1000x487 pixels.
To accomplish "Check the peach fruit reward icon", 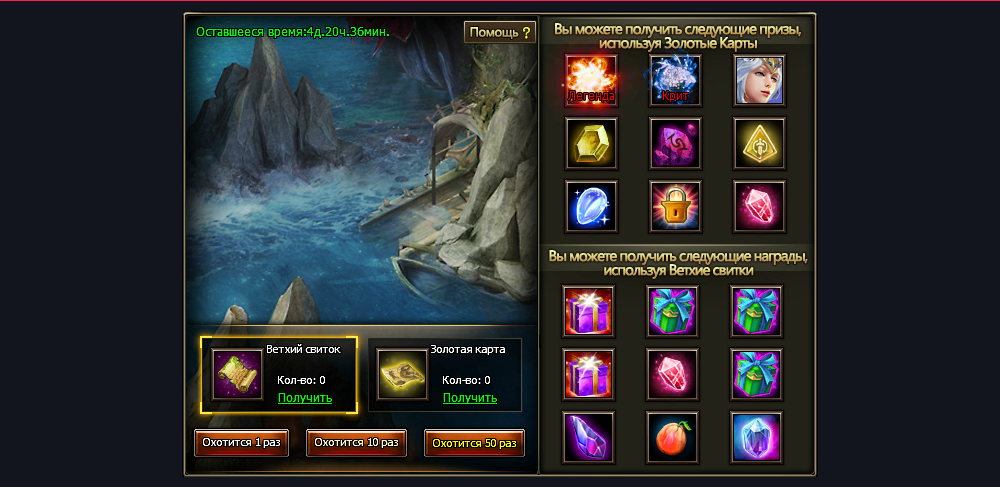I will pos(673,437).
